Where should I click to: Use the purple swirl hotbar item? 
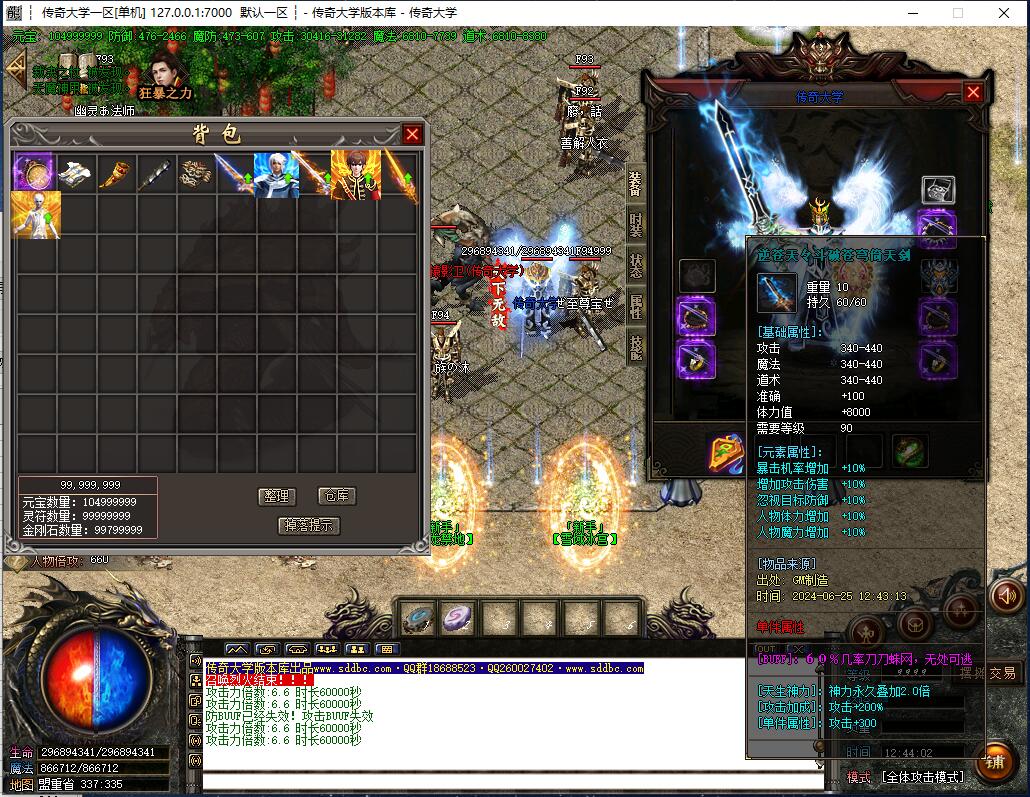point(459,618)
